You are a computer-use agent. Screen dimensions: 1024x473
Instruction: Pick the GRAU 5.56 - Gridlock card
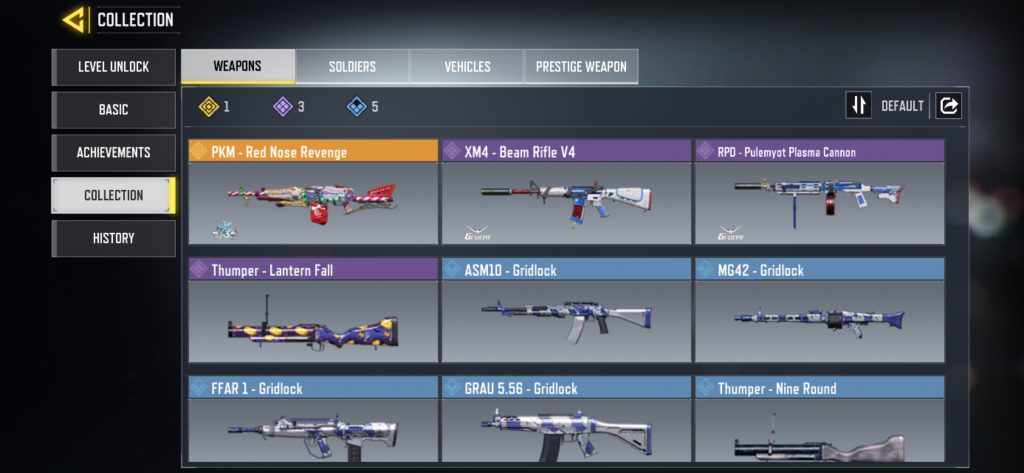tap(566, 419)
